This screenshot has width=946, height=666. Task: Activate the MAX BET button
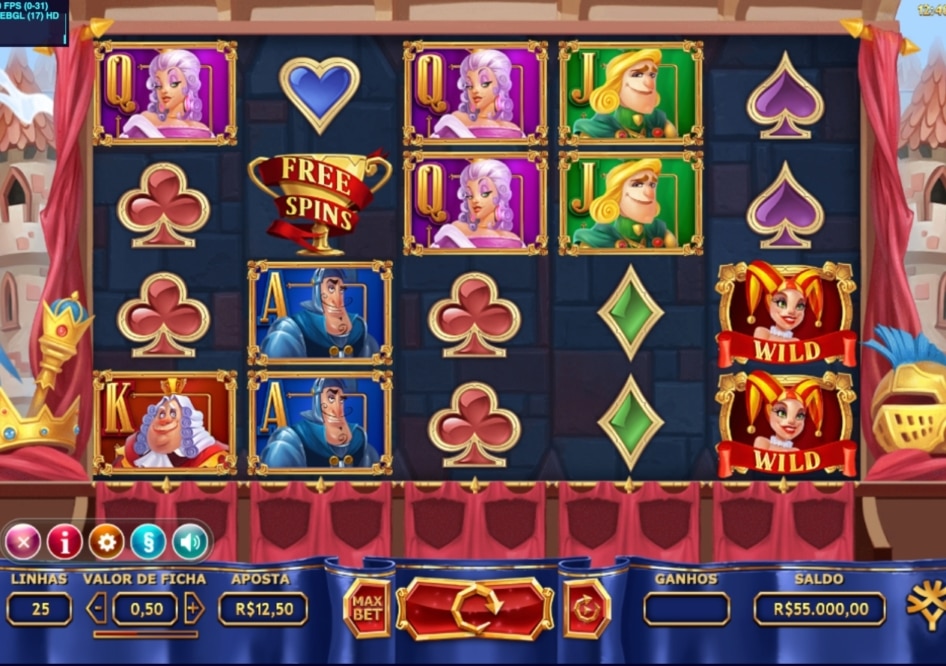367,608
